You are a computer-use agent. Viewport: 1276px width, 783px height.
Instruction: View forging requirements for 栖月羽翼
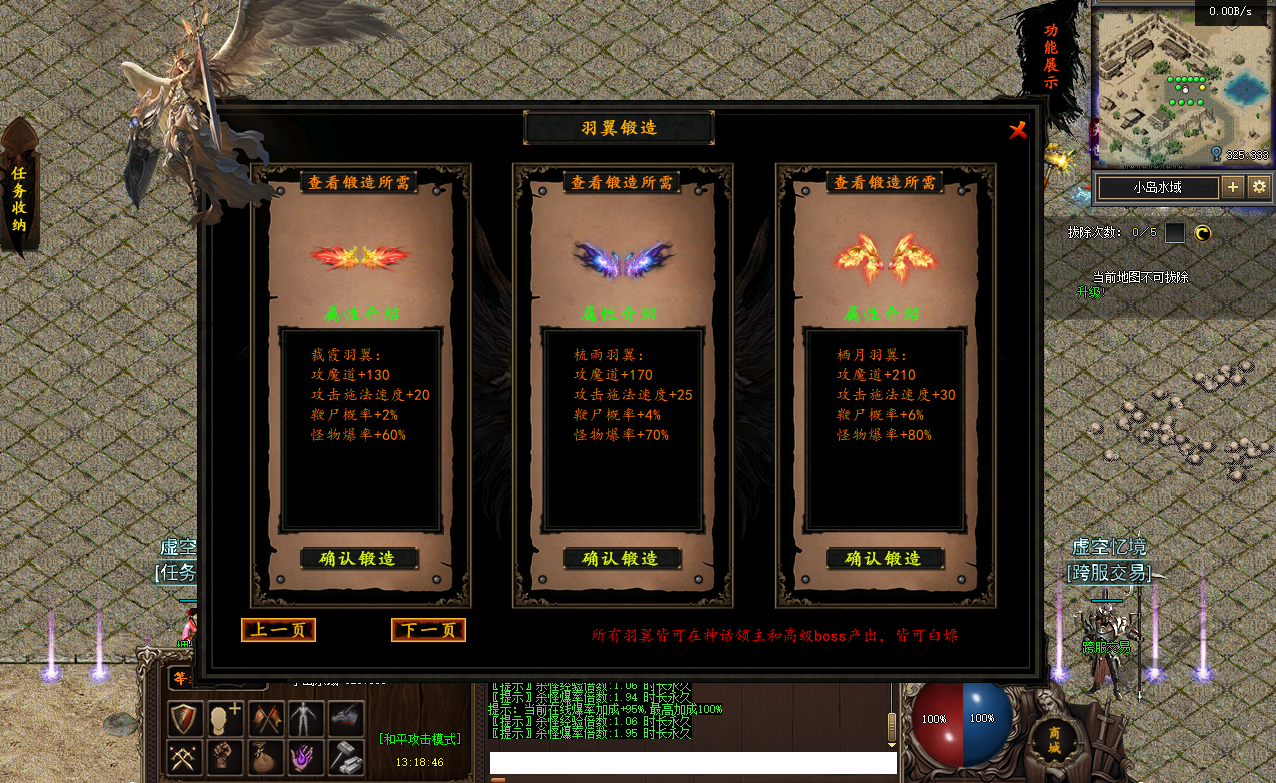click(x=885, y=183)
